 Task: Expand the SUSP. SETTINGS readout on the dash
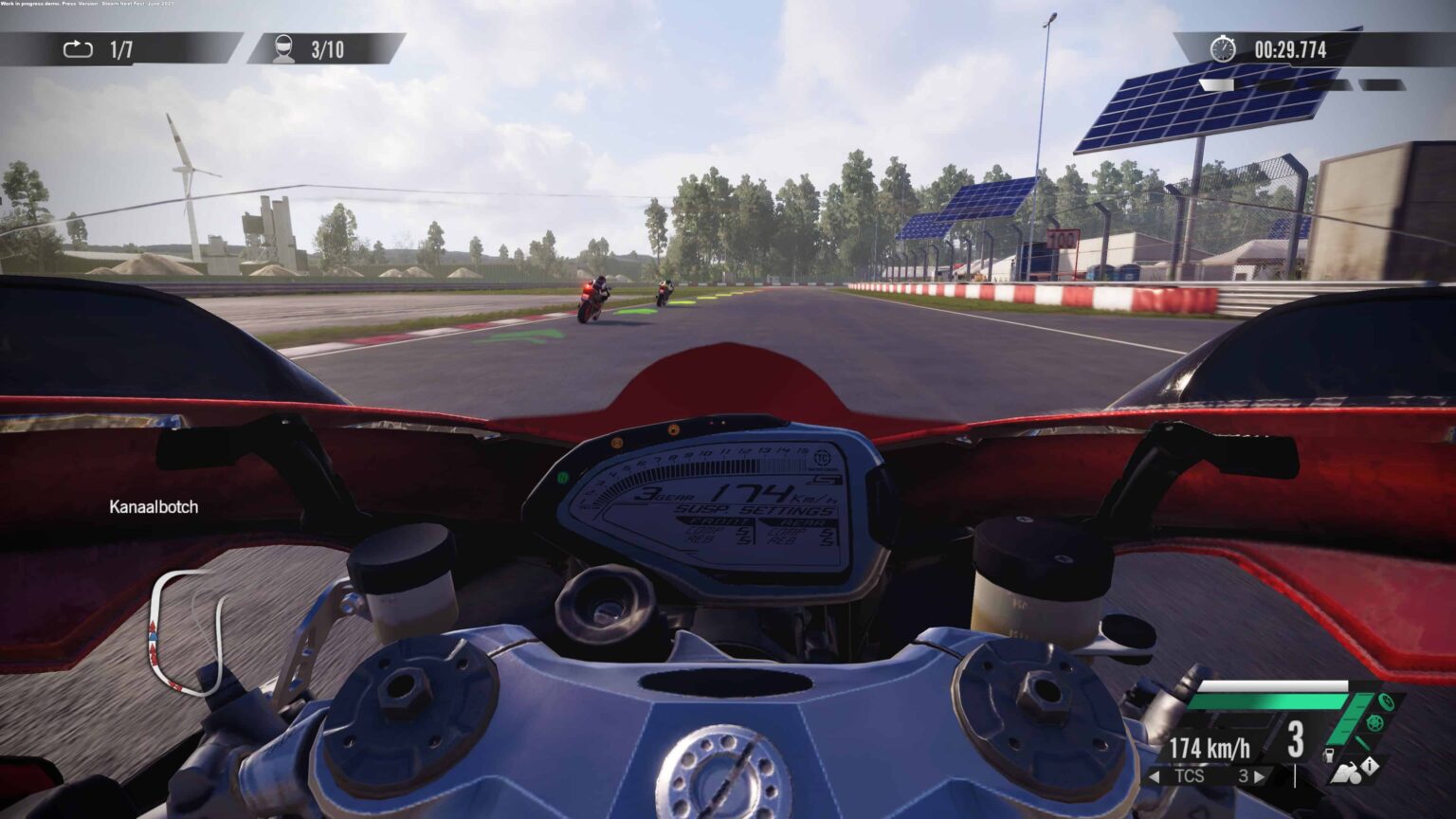[x=754, y=509]
